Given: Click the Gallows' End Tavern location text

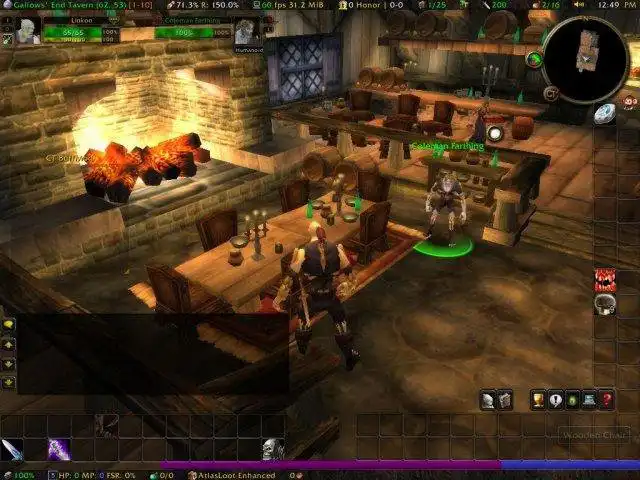Looking at the screenshot, I should [x=42, y=5].
